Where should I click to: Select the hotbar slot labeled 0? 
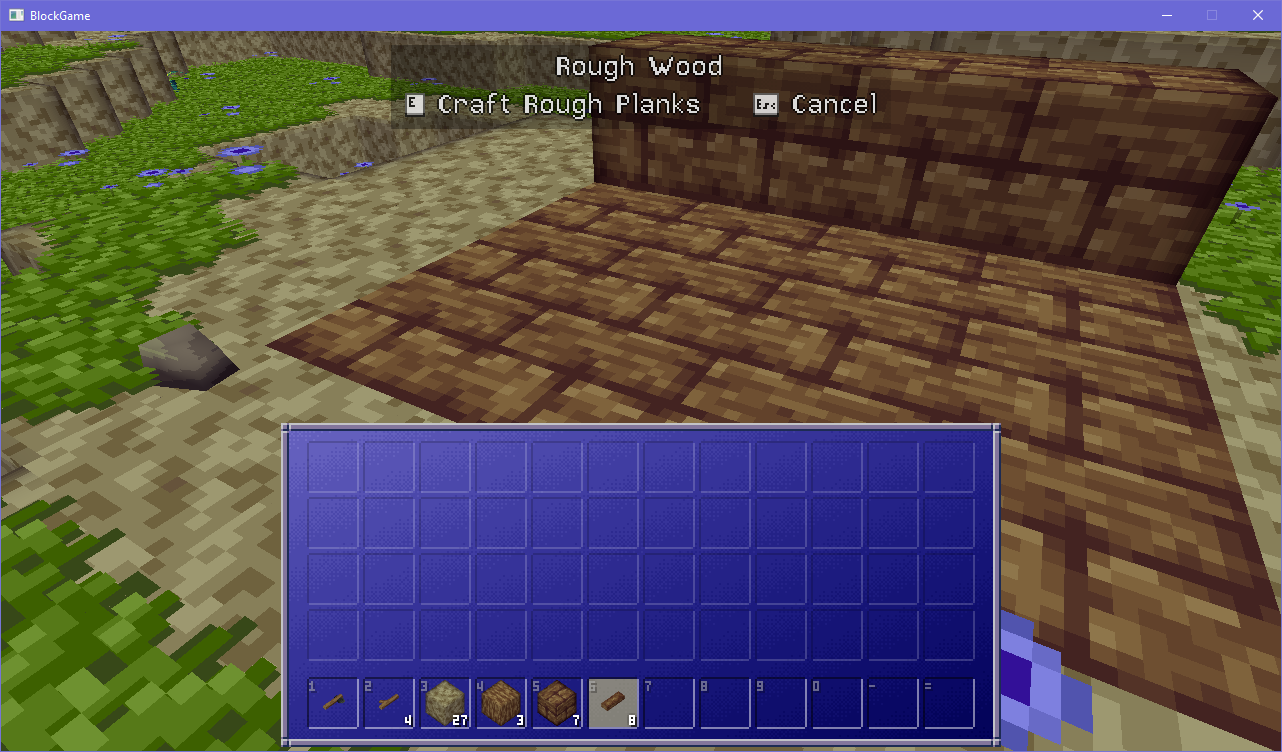[836, 703]
